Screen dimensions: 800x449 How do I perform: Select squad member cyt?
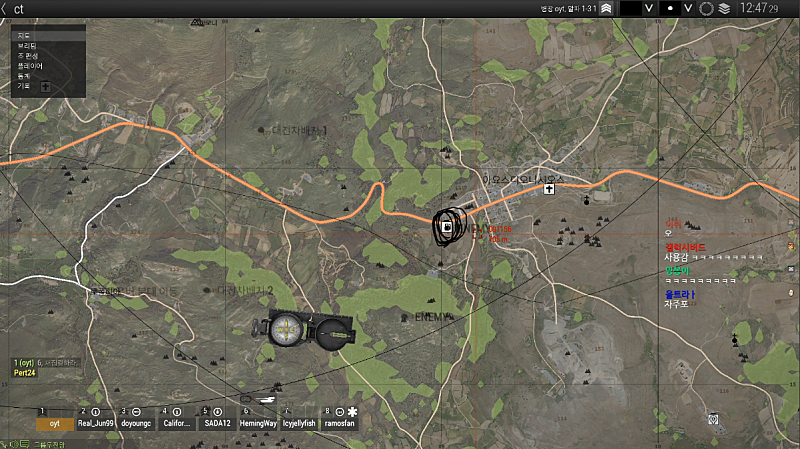[x=55, y=423]
